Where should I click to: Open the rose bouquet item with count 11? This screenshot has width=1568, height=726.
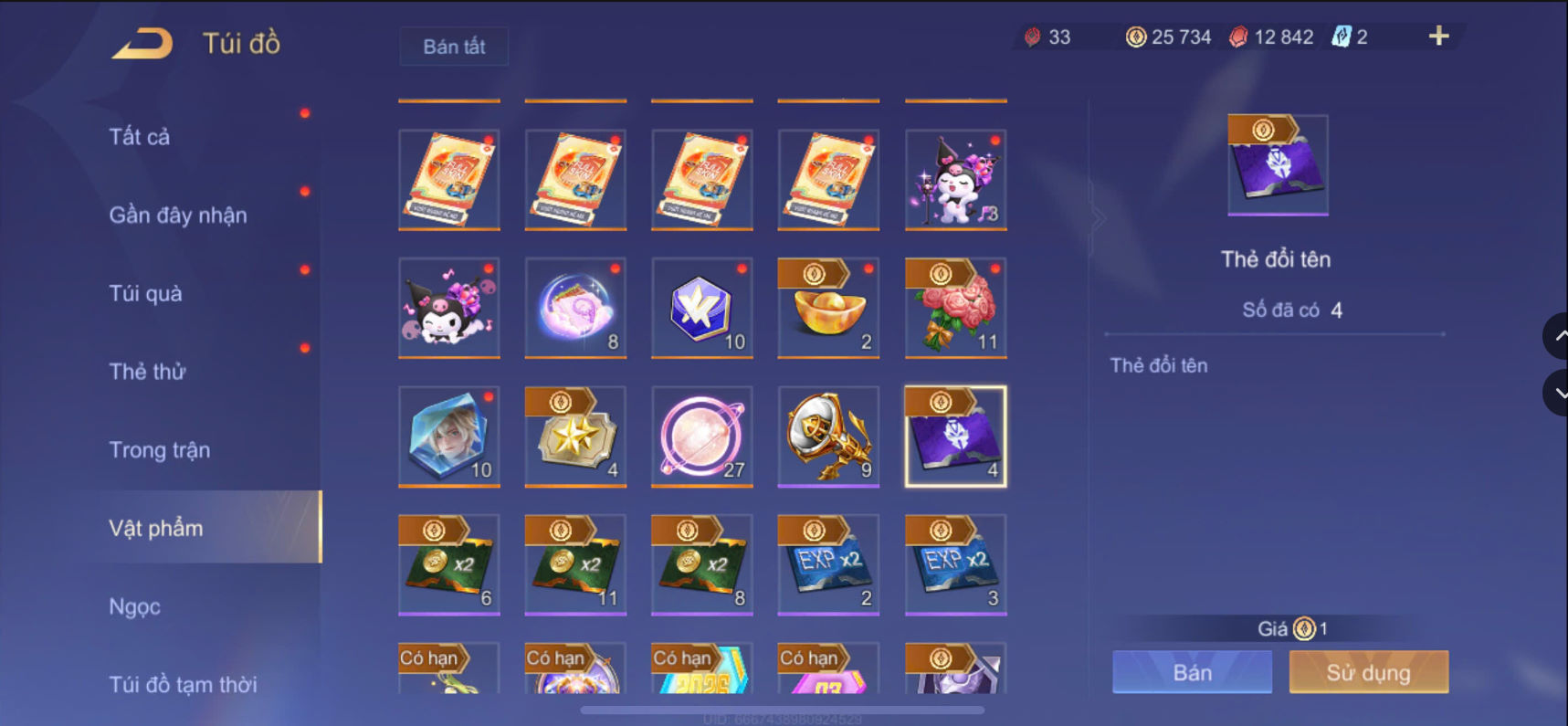954,309
